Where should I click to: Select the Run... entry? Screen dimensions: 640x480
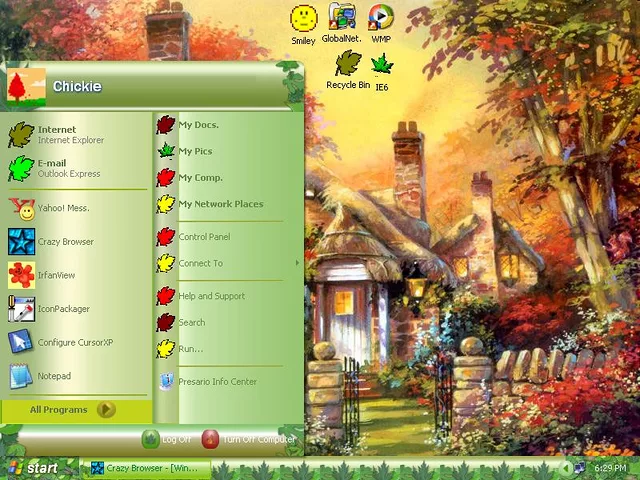[190, 349]
